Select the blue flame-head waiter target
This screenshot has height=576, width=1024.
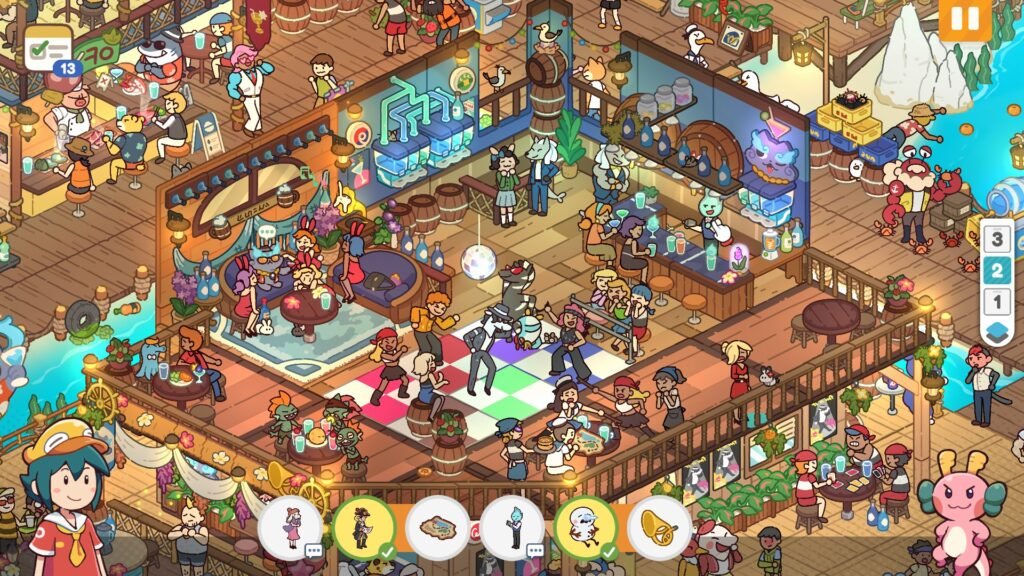(x=512, y=527)
